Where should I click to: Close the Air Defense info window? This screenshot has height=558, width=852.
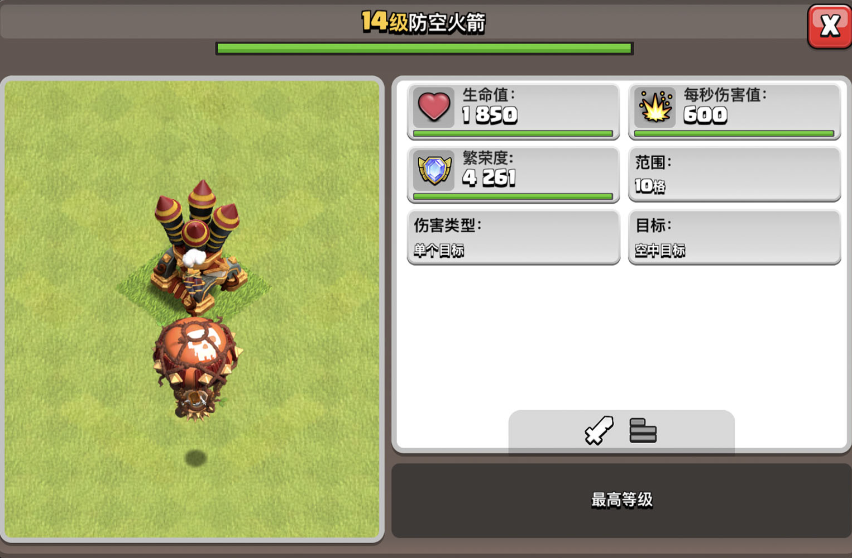click(x=829, y=26)
